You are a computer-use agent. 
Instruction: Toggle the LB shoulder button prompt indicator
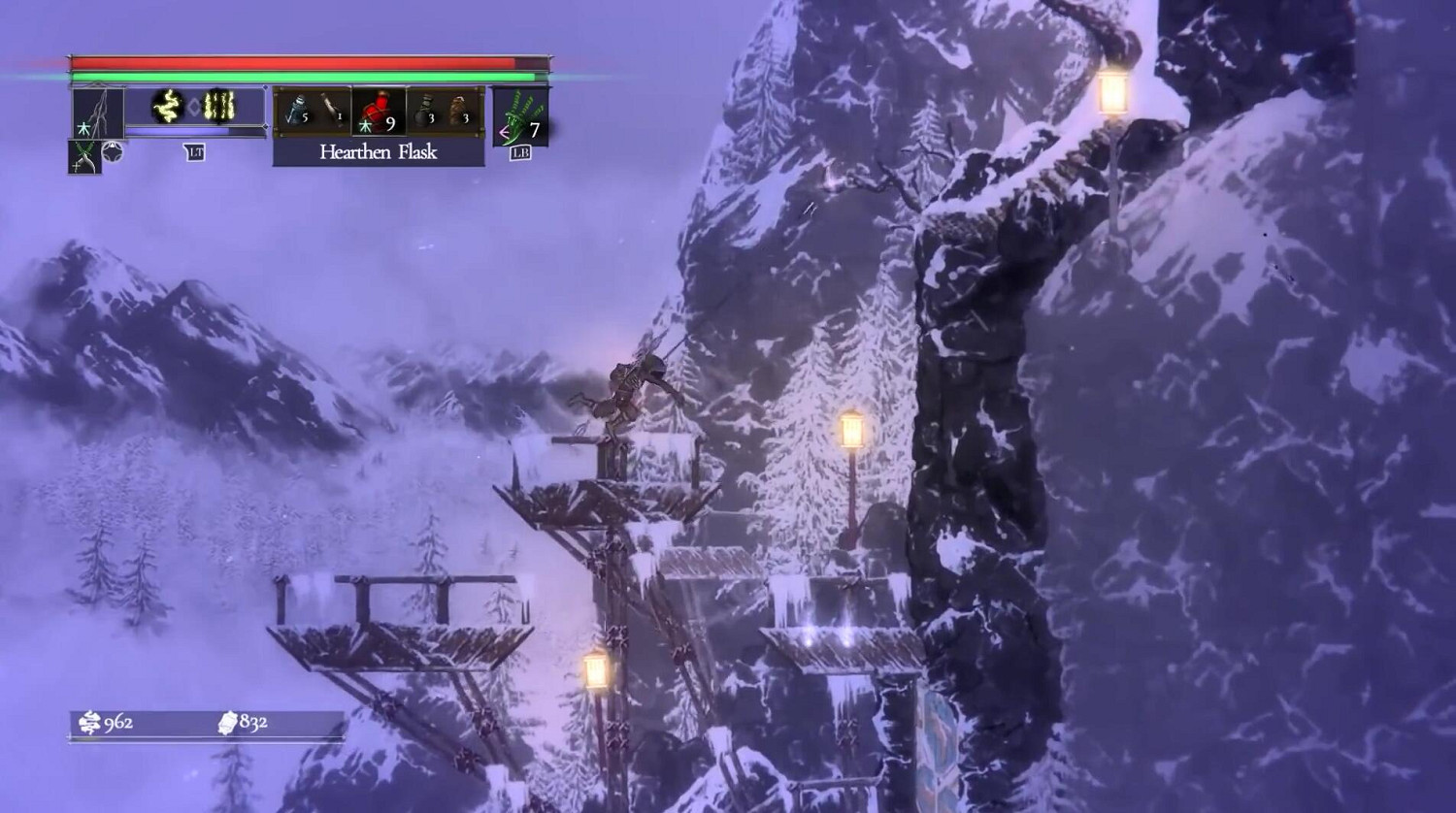522,152
